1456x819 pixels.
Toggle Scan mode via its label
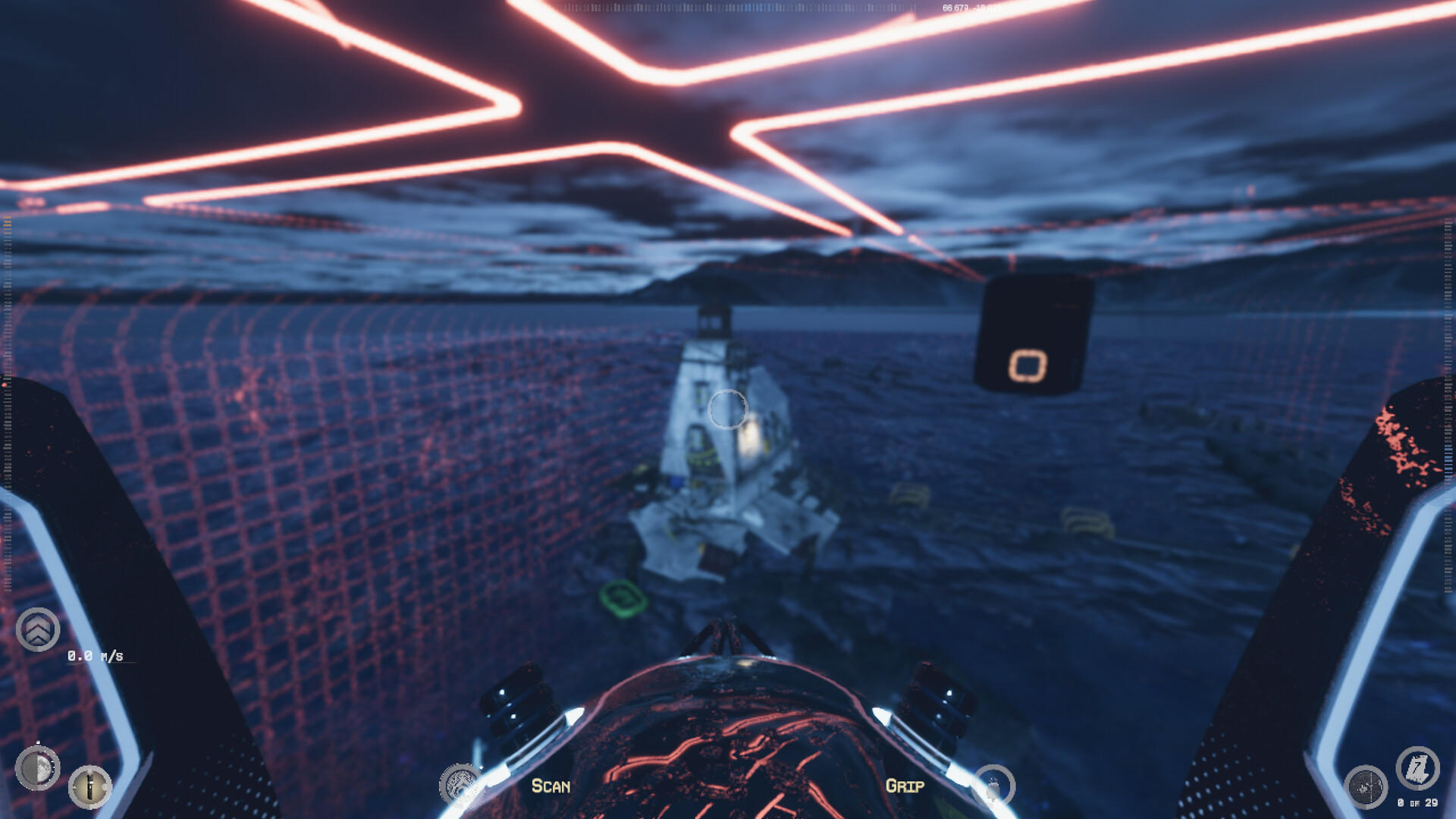pyautogui.click(x=551, y=787)
